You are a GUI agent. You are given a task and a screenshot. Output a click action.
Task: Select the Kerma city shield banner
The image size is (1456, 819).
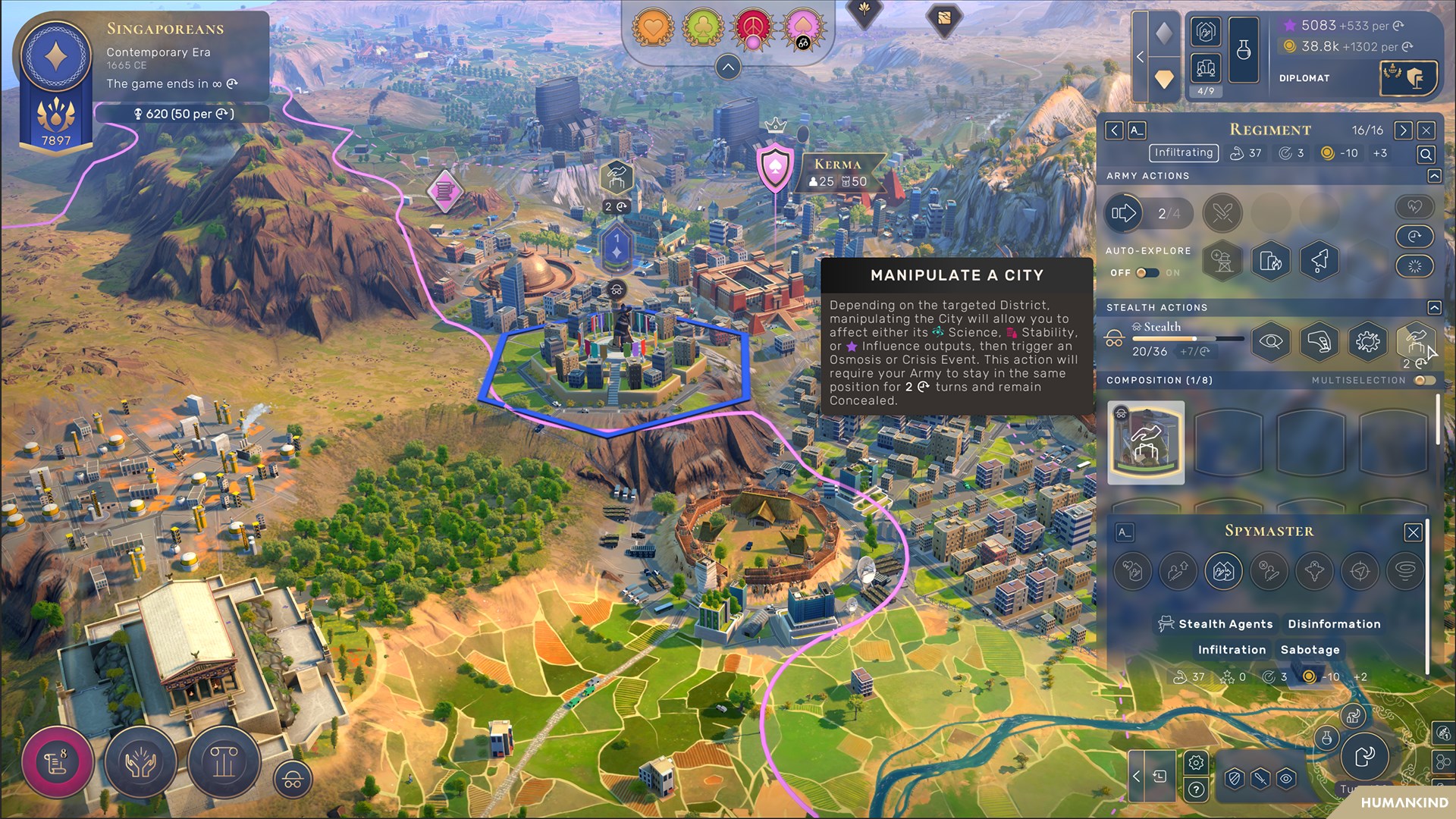coord(775,168)
